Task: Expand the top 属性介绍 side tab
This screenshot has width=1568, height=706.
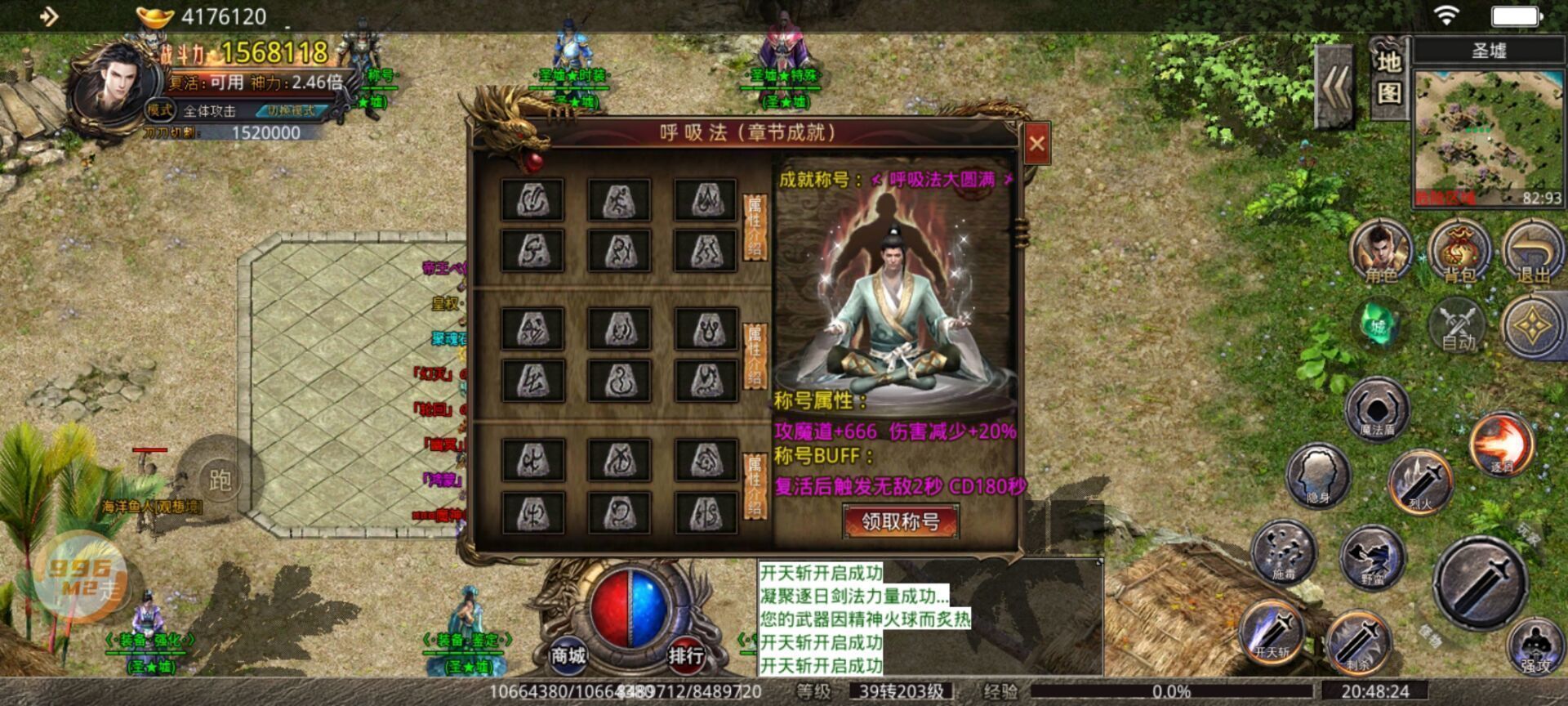Action: [x=755, y=229]
